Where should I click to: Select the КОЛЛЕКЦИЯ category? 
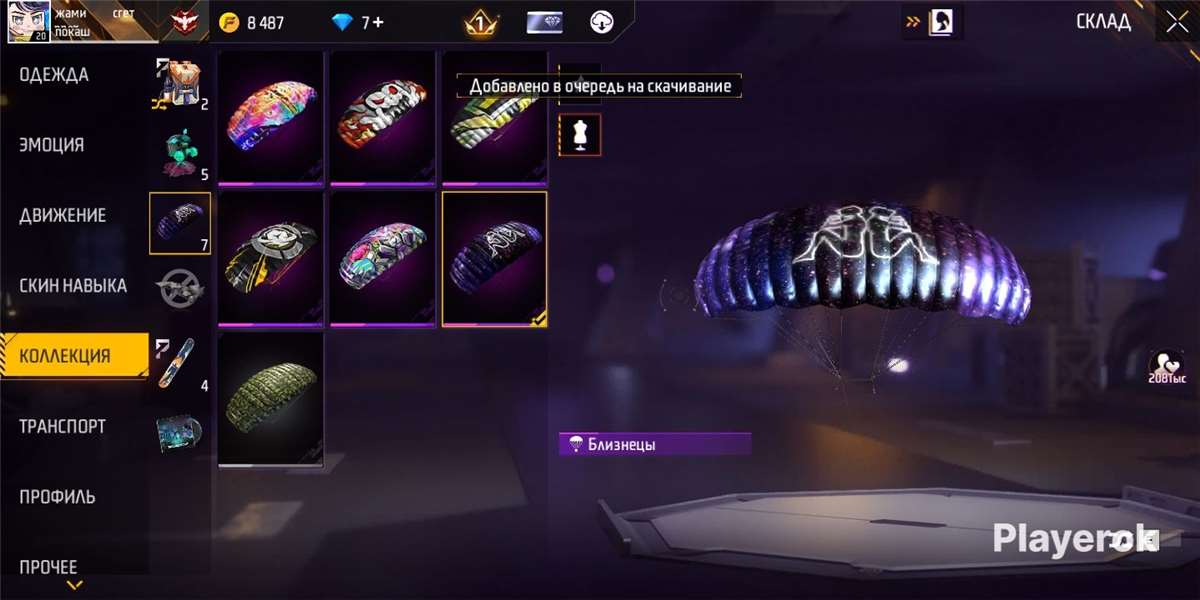65,356
